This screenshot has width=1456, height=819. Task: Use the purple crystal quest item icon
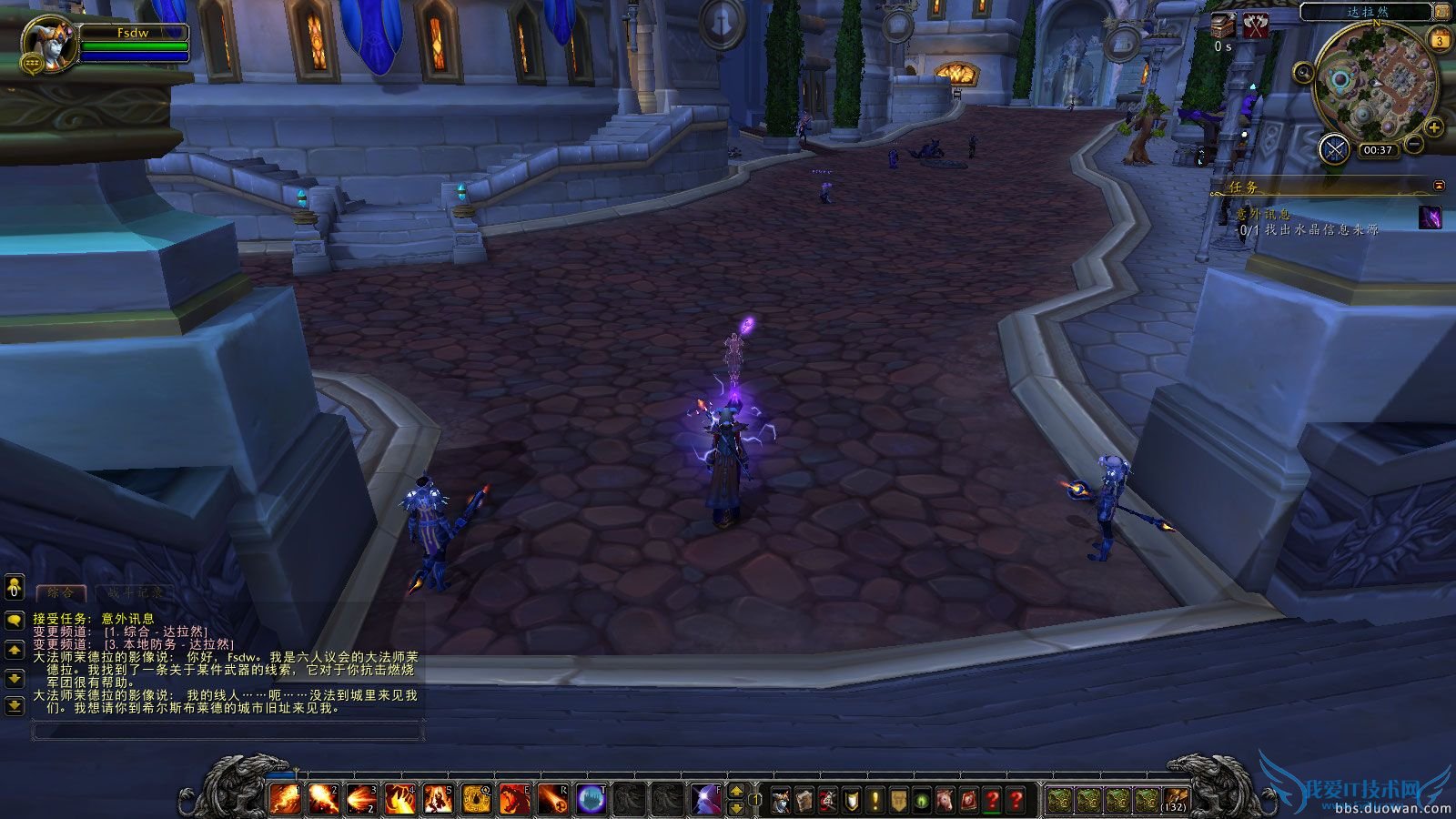[x=1431, y=218]
